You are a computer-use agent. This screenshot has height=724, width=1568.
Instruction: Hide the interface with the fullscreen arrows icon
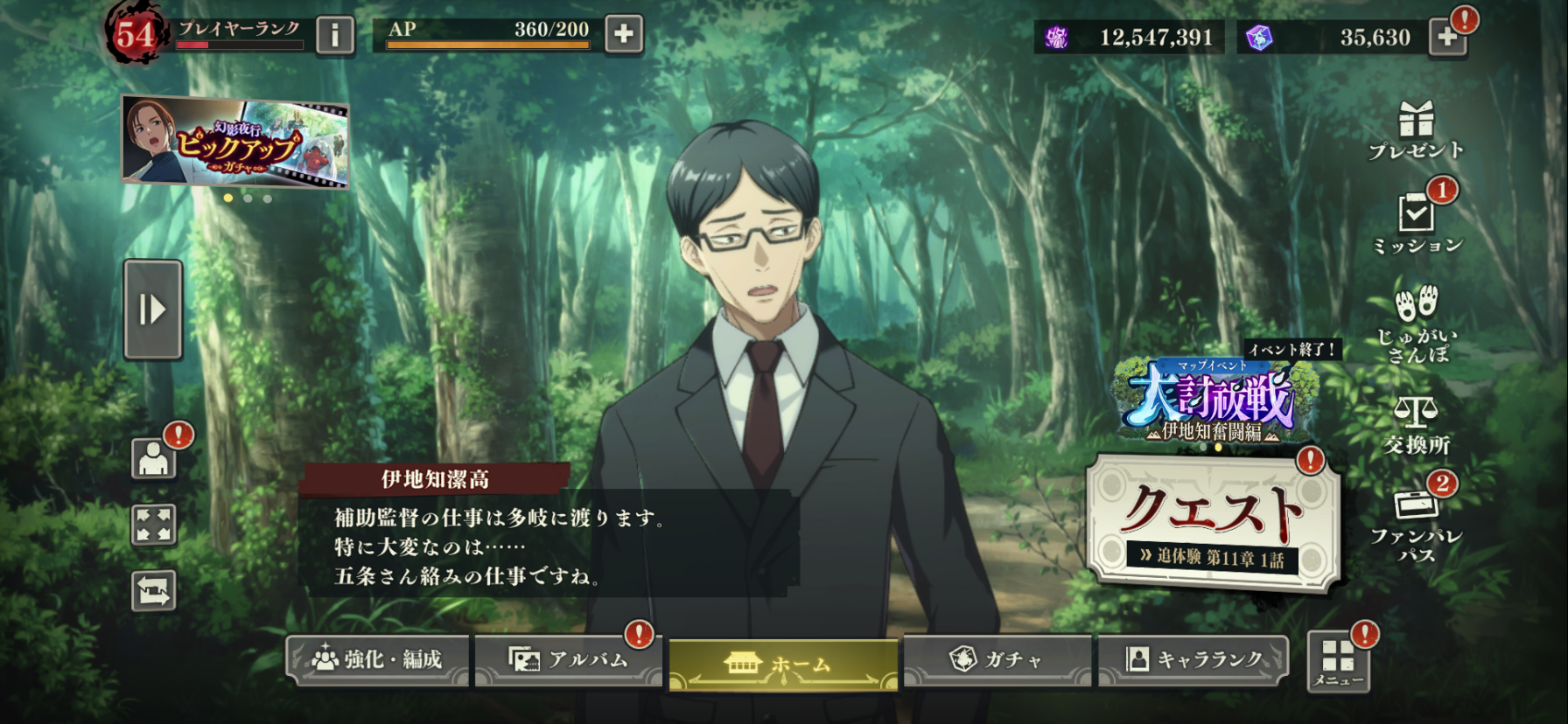coord(153,525)
